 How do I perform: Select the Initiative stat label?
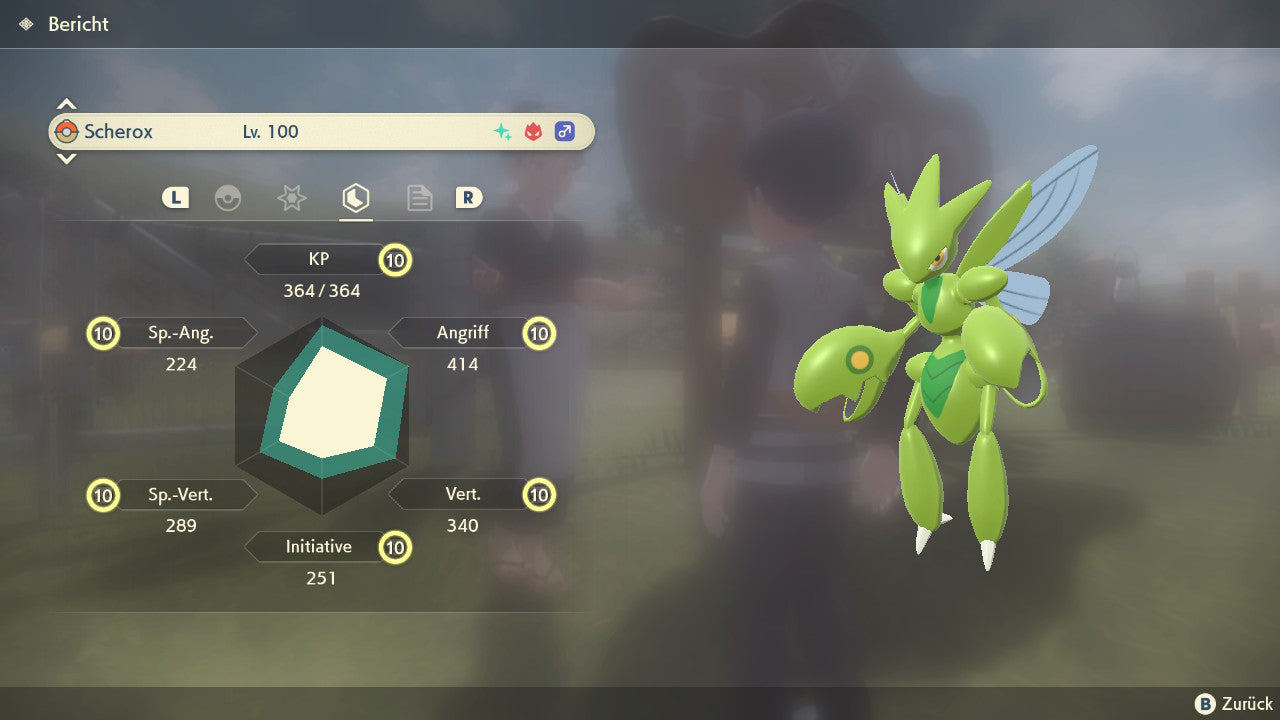pos(319,547)
